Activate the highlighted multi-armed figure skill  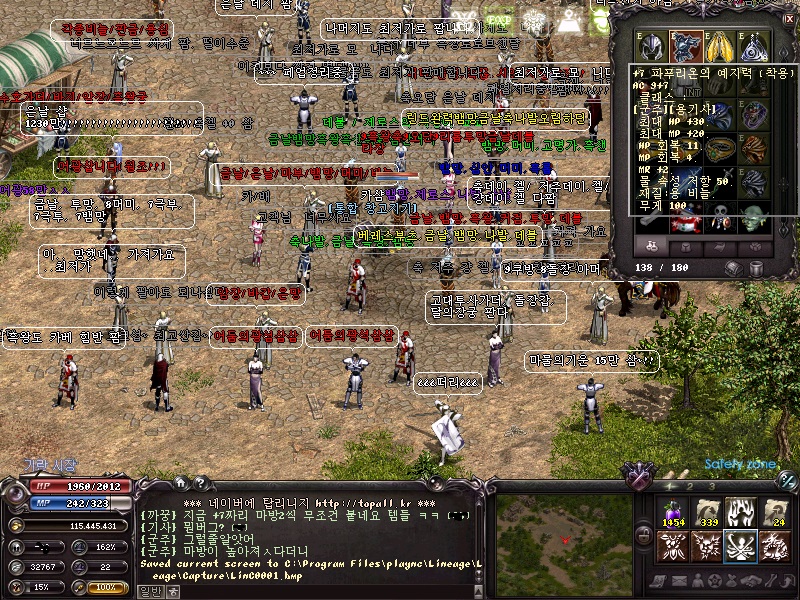(740, 546)
